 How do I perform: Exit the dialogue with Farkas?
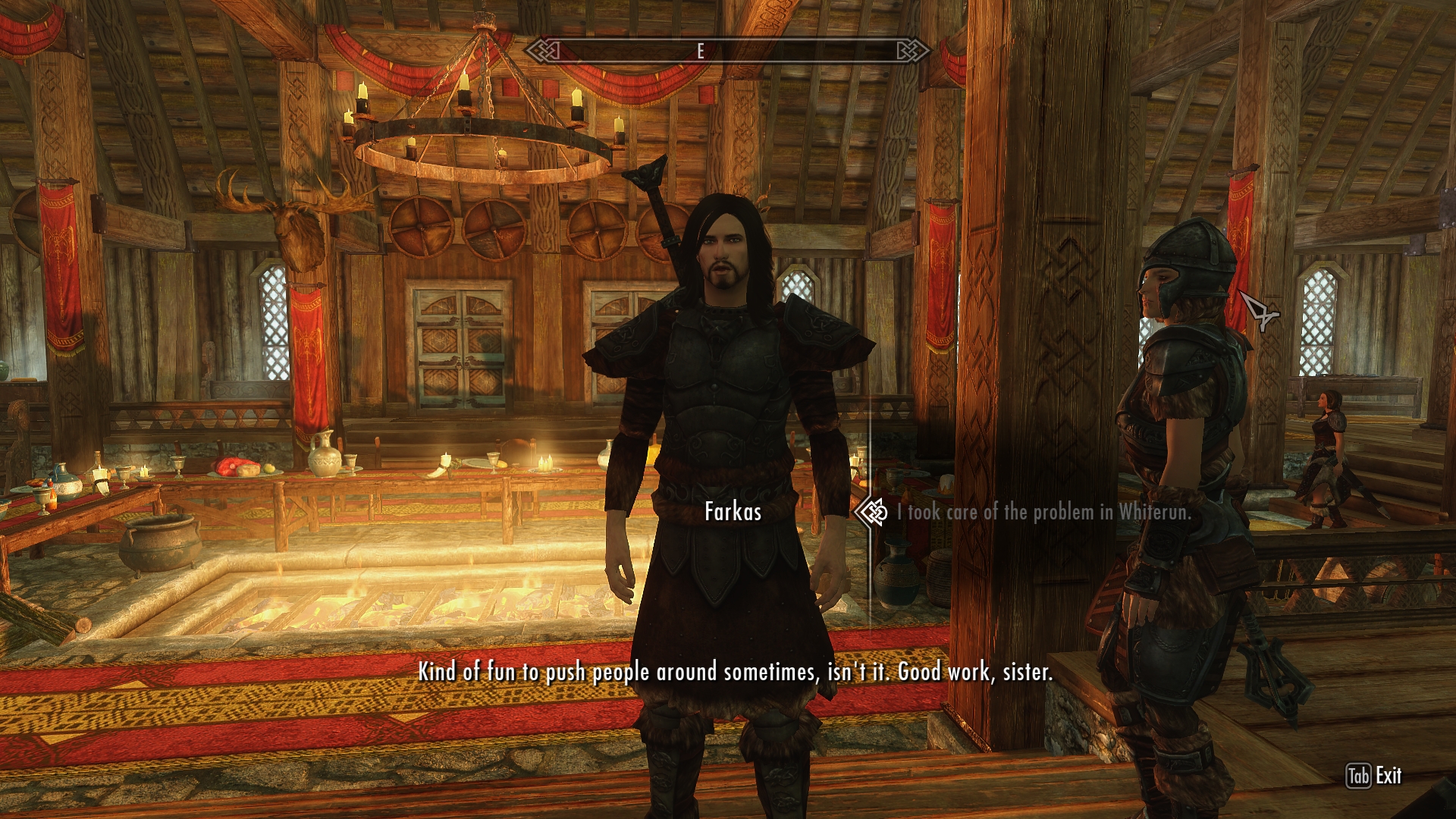coord(1374,776)
